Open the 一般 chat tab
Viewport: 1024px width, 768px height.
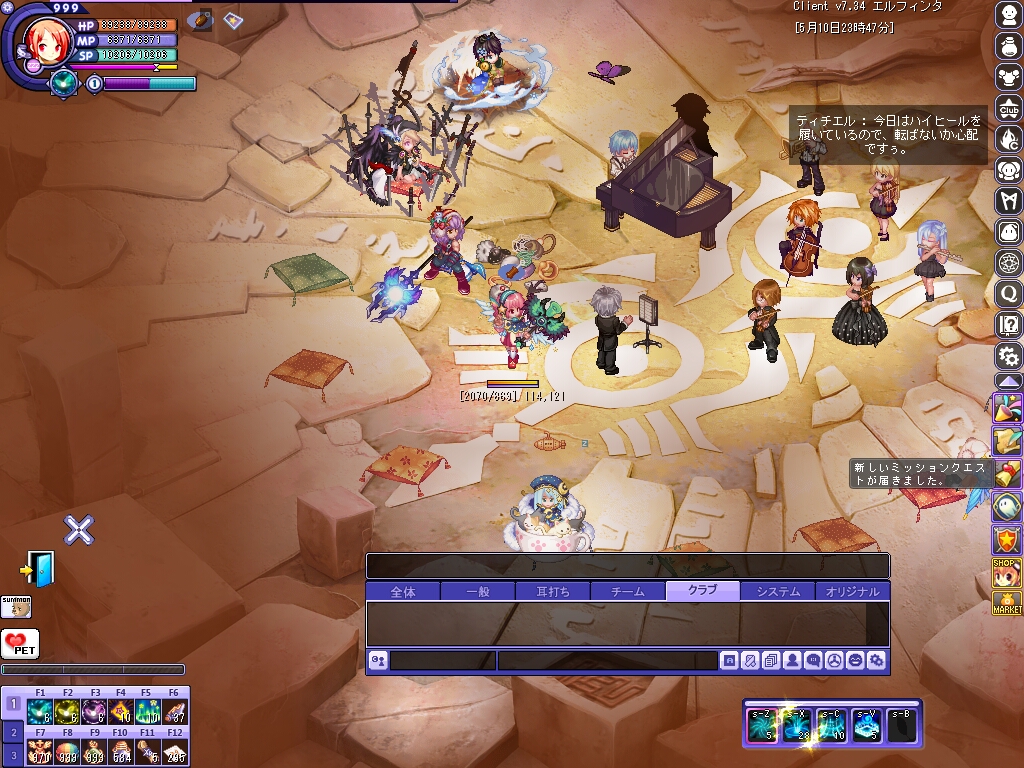pyautogui.click(x=478, y=591)
